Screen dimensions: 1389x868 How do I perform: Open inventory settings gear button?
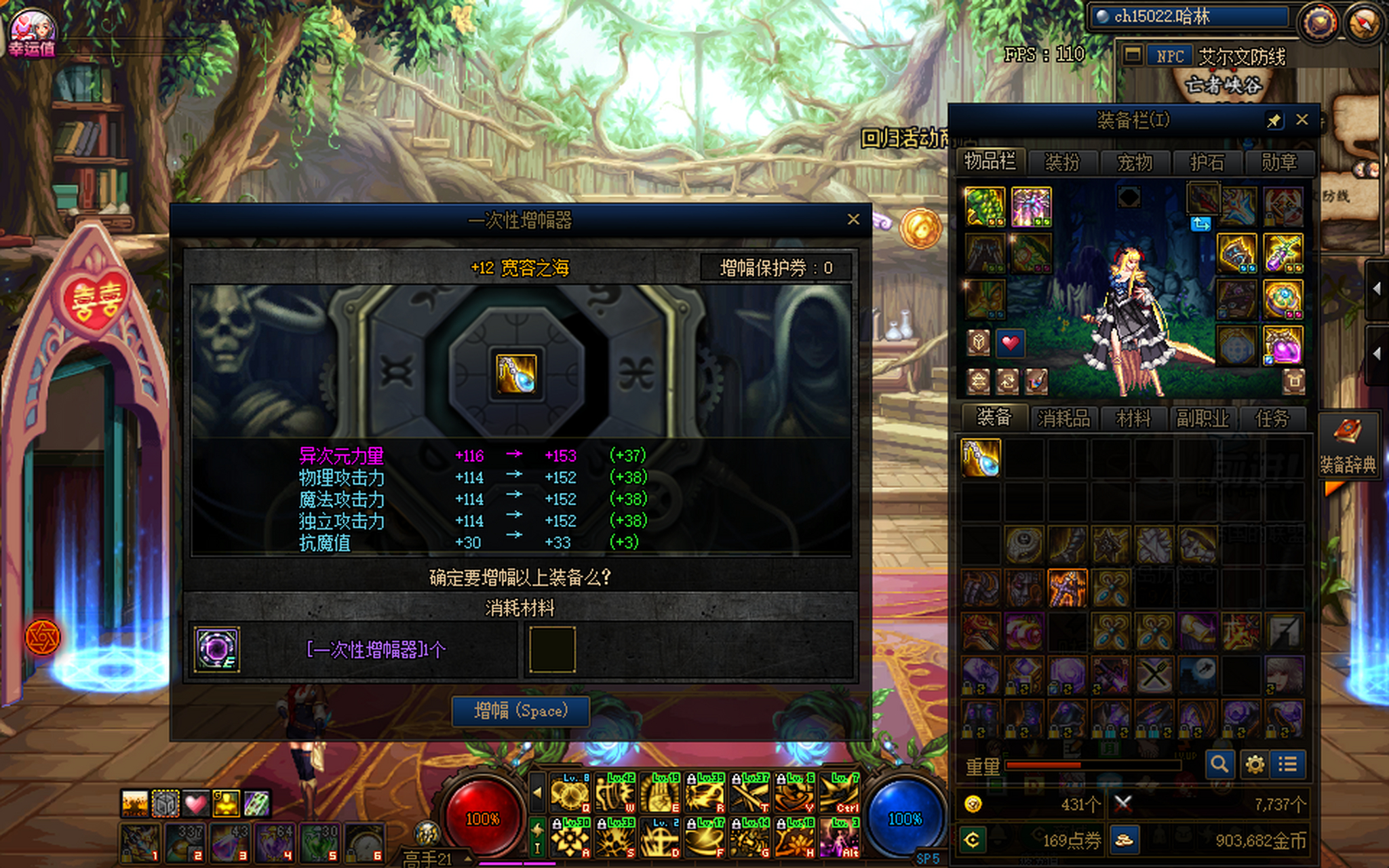click(x=1254, y=764)
